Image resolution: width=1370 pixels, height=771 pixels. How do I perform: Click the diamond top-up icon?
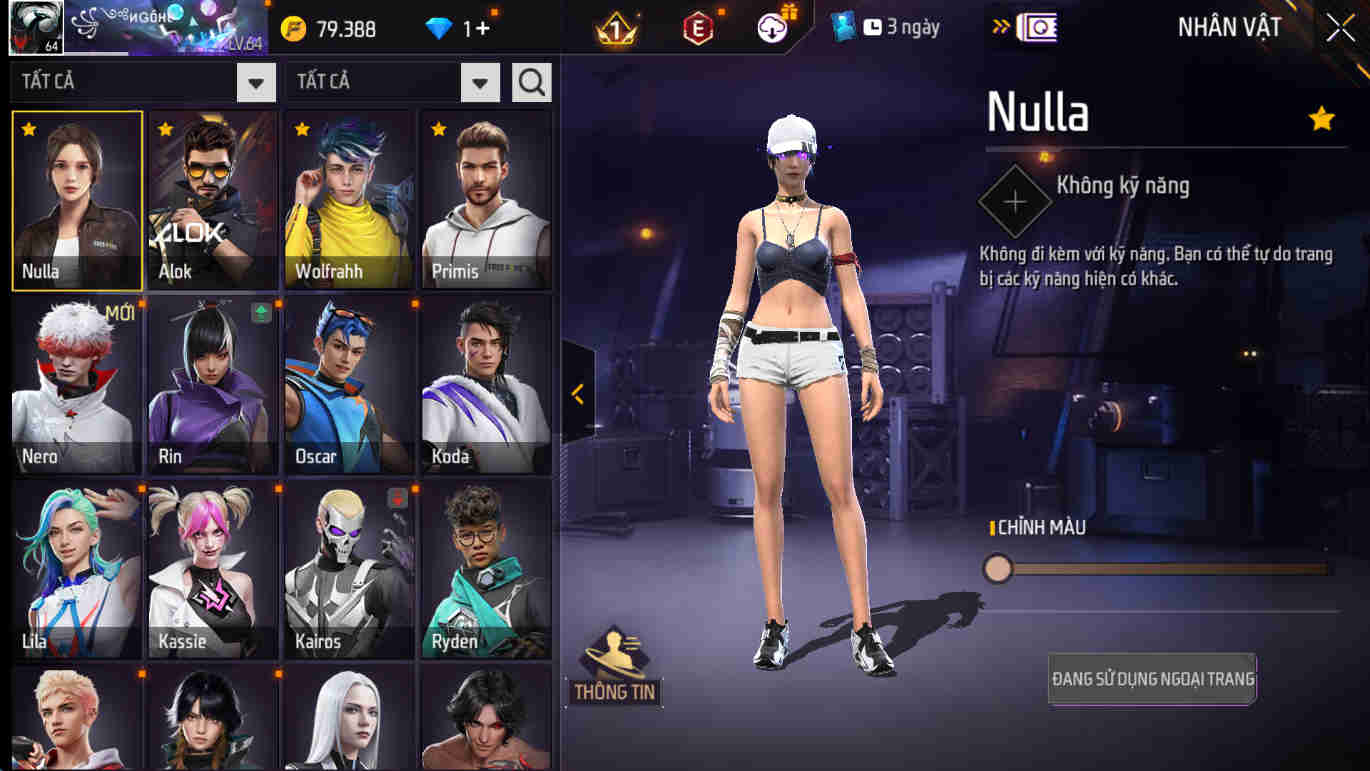pyautogui.click(x=440, y=28)
